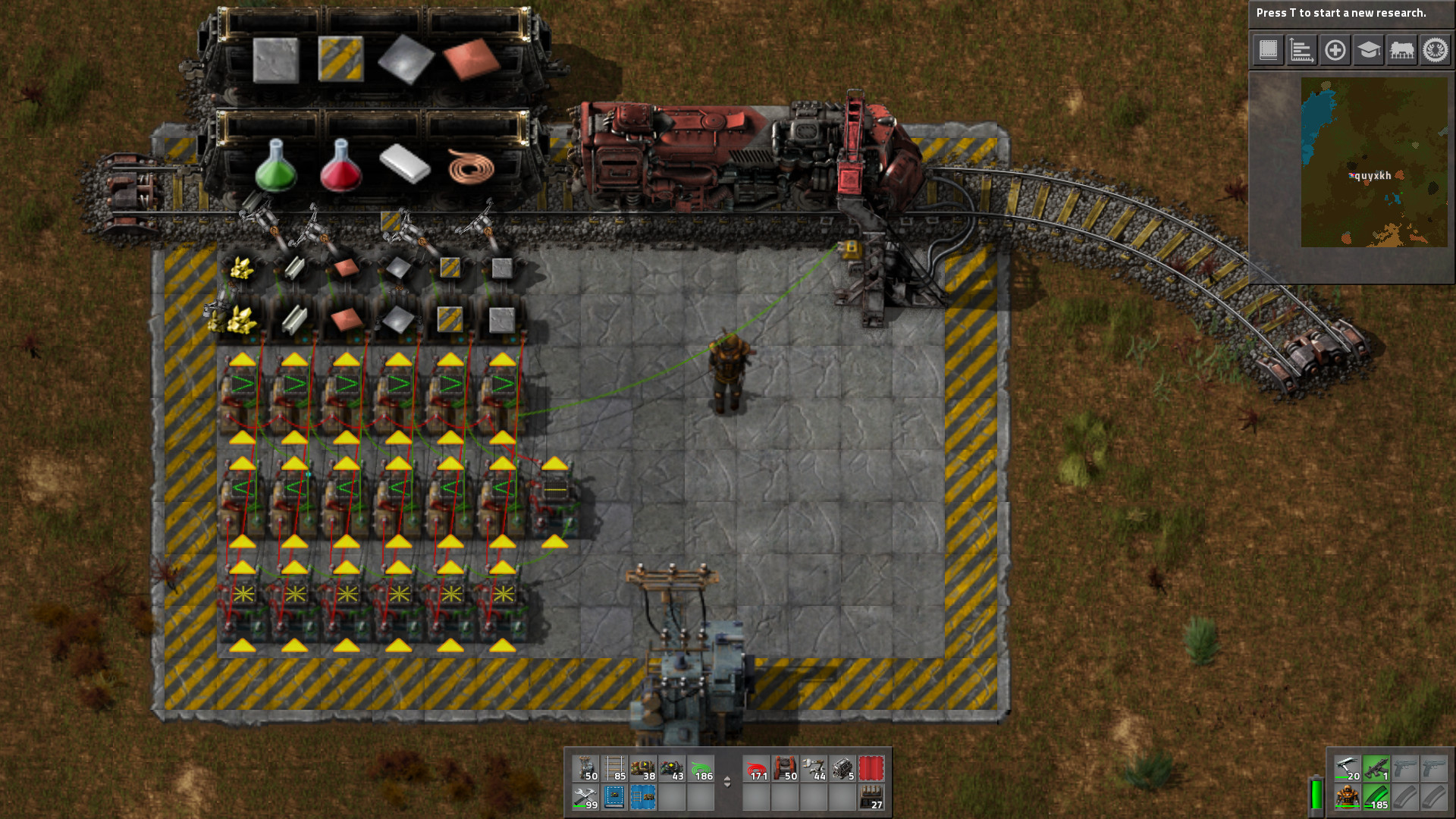The width and height of the screenshot is (1456, 819).
Task: Select the red wire stack
Action: pyautogui.click(x=756, y=768)
